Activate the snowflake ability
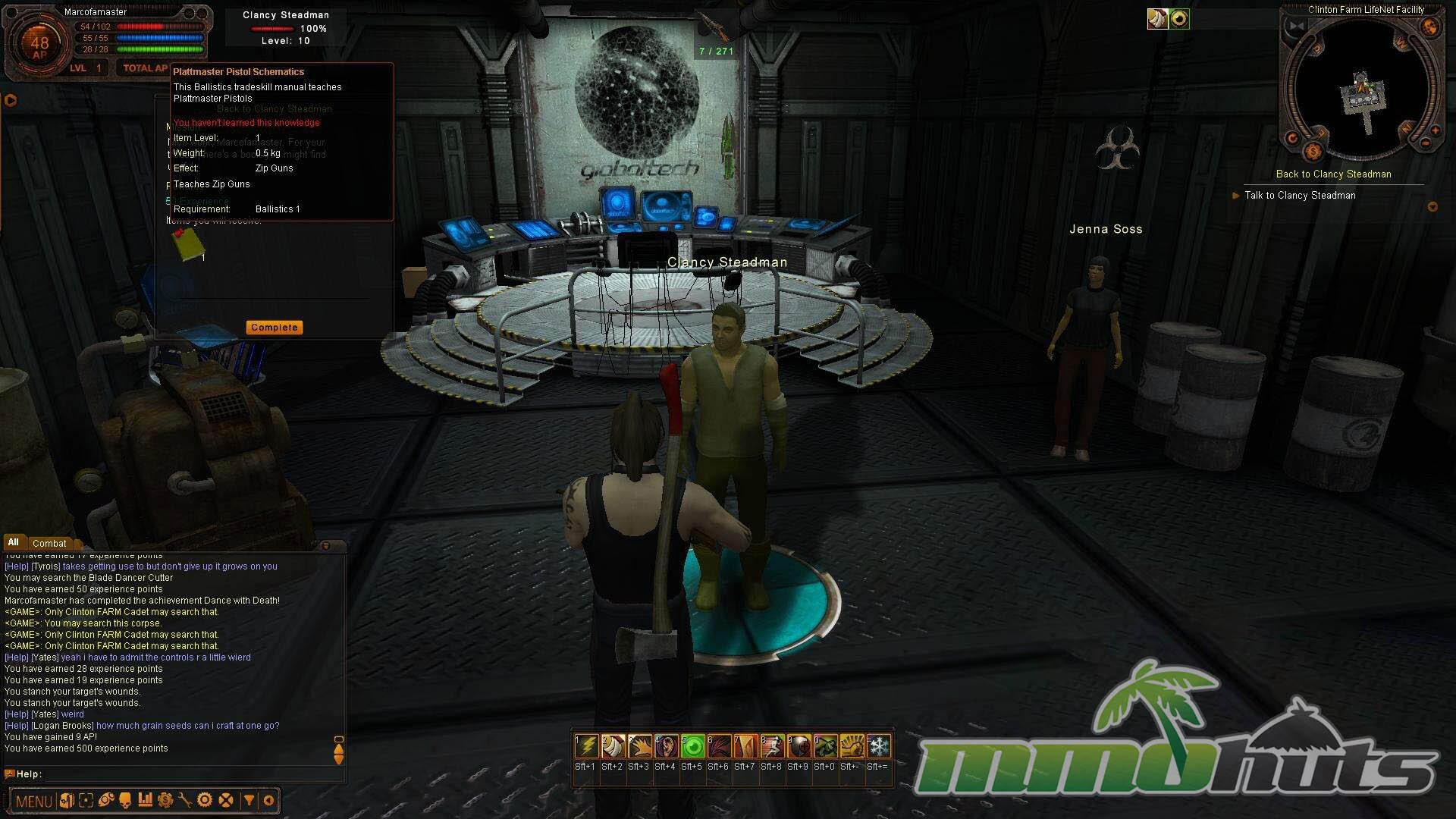Screen dimensions: 1456x819 (x=878, y=747)
